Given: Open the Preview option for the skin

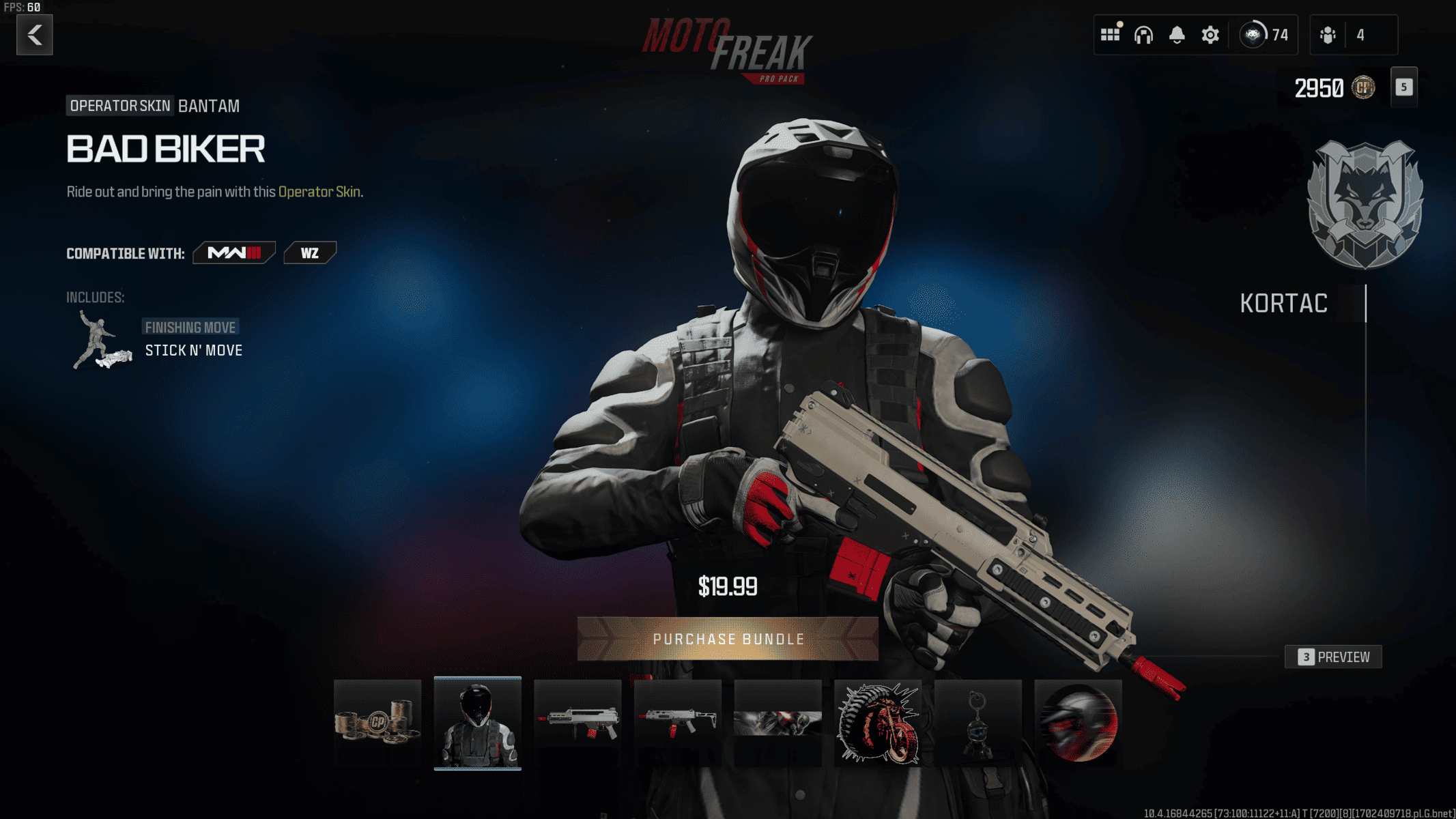Looking at the screenshot, I should point(1332,657).
